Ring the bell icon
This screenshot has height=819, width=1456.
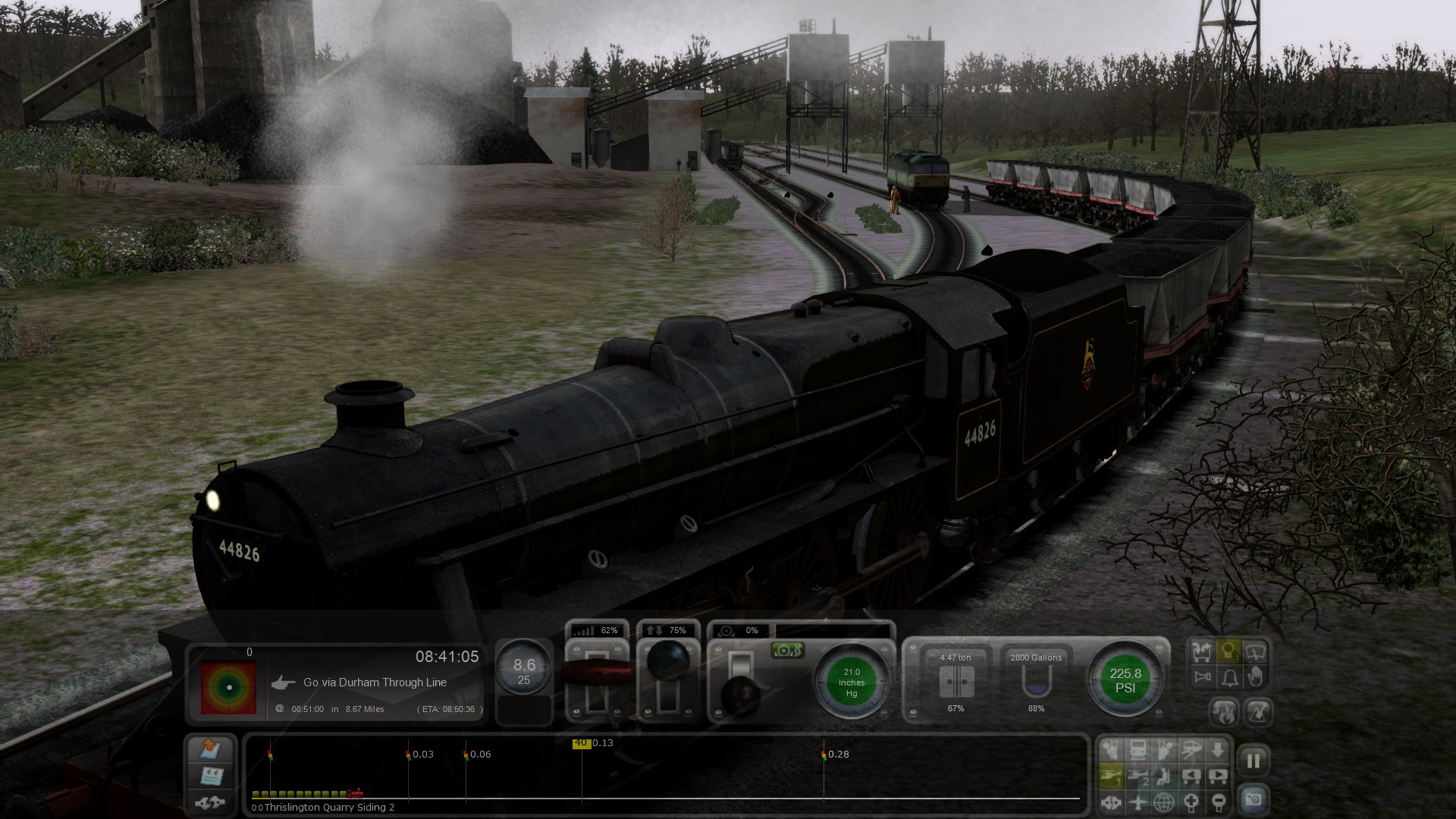[x=1229, y=677]
